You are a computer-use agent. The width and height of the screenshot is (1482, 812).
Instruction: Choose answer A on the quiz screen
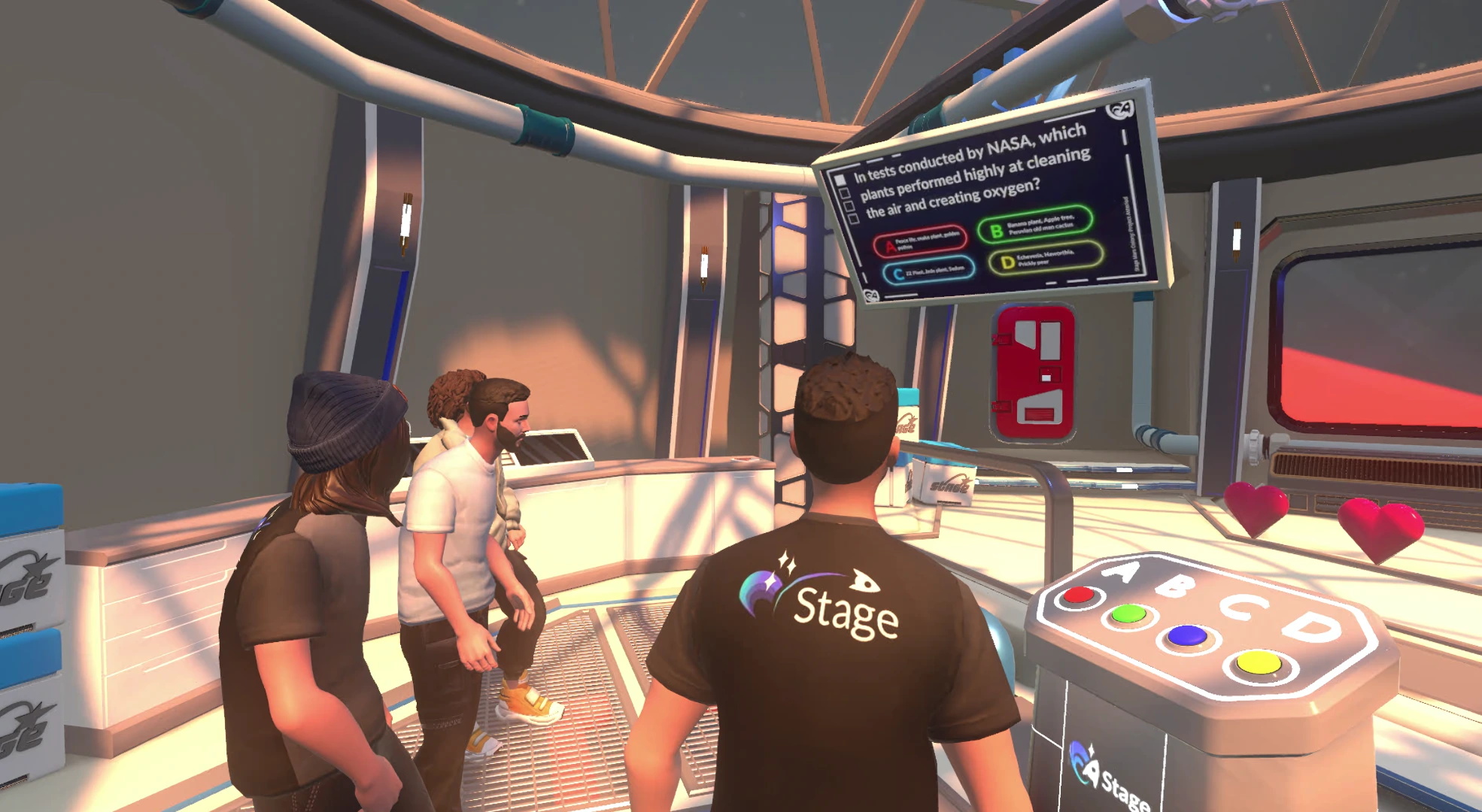point(920,241)
